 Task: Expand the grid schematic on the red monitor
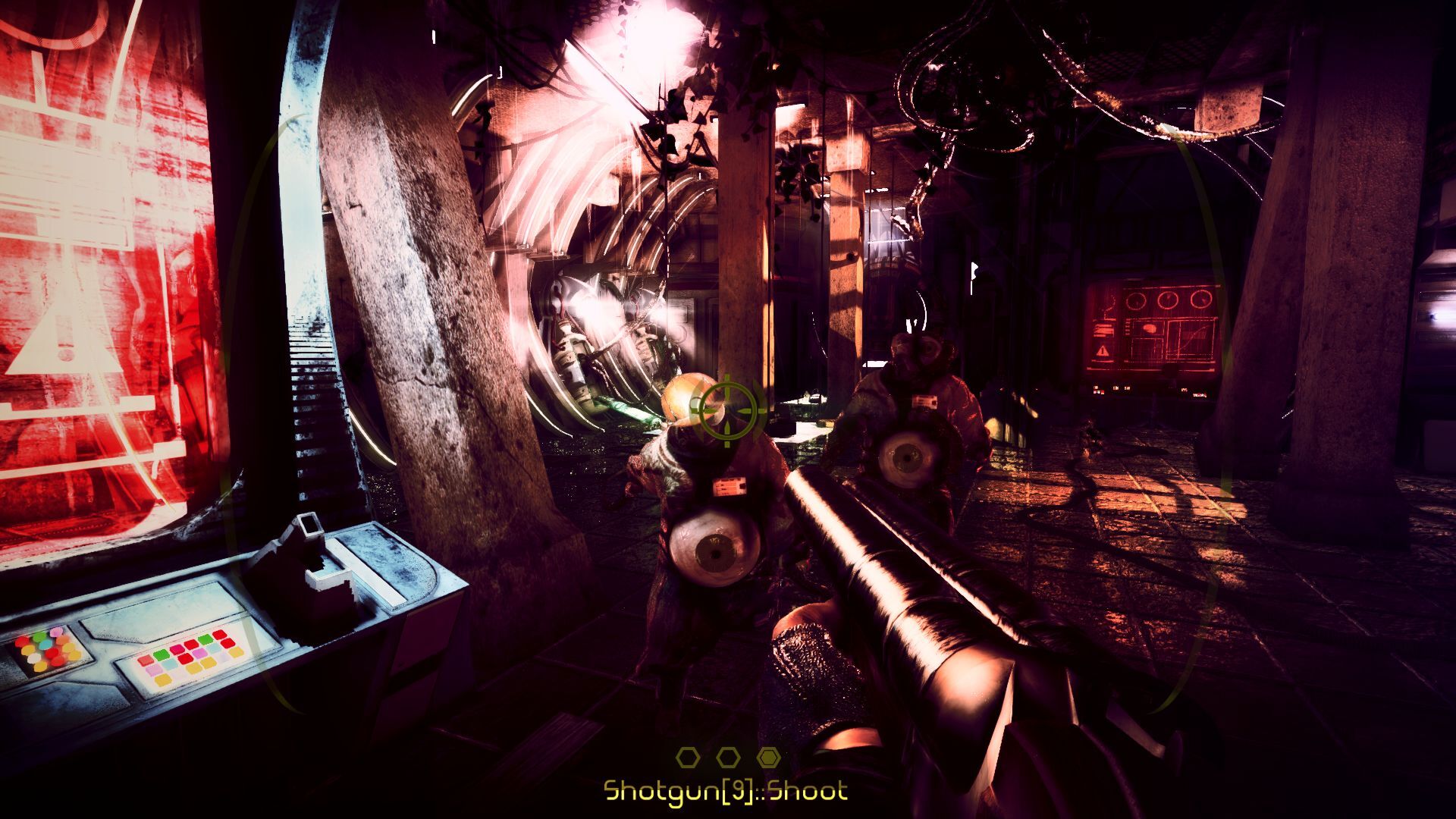click(1147, 347)
